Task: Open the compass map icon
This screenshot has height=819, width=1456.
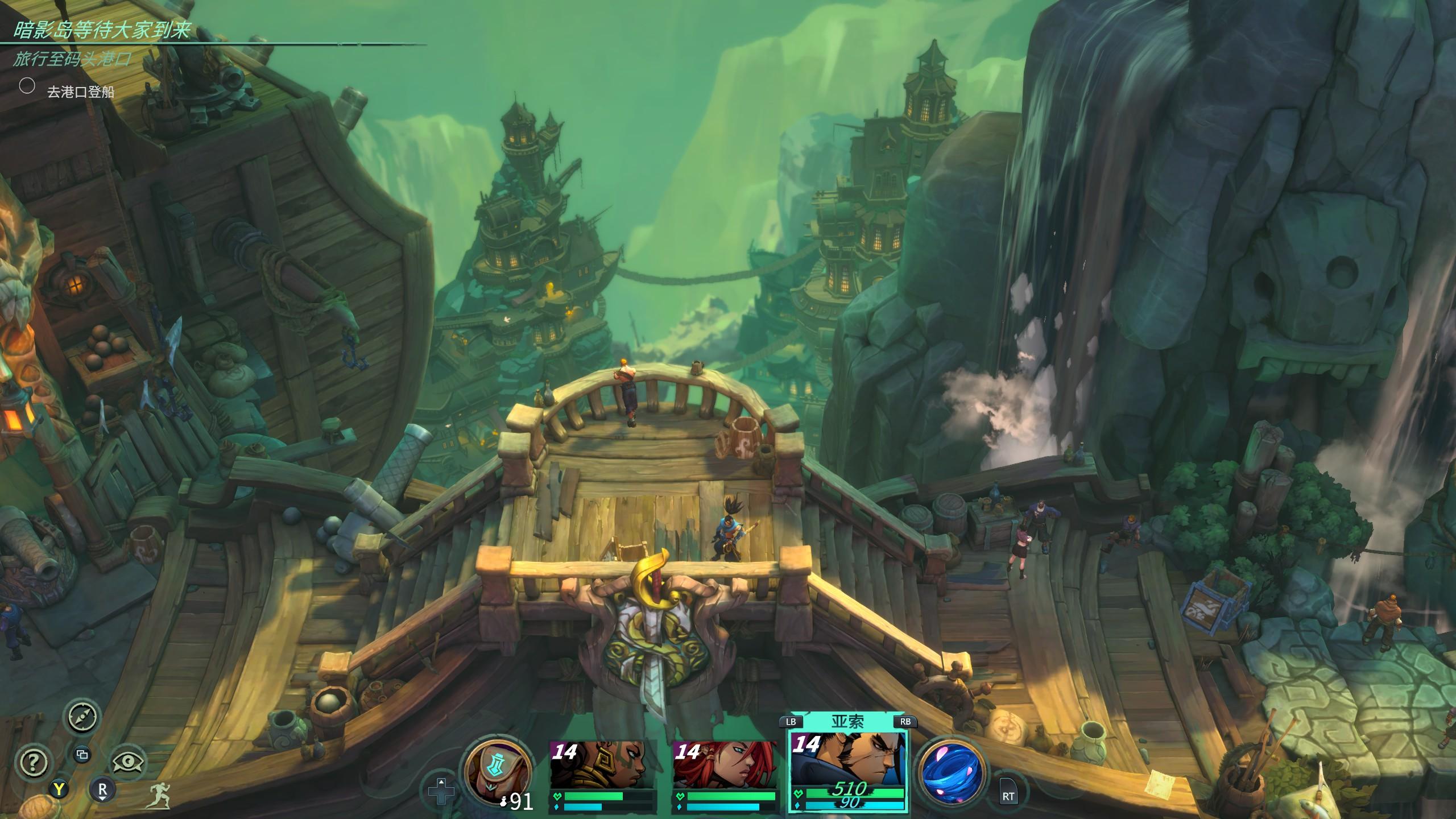Action: 83,717
